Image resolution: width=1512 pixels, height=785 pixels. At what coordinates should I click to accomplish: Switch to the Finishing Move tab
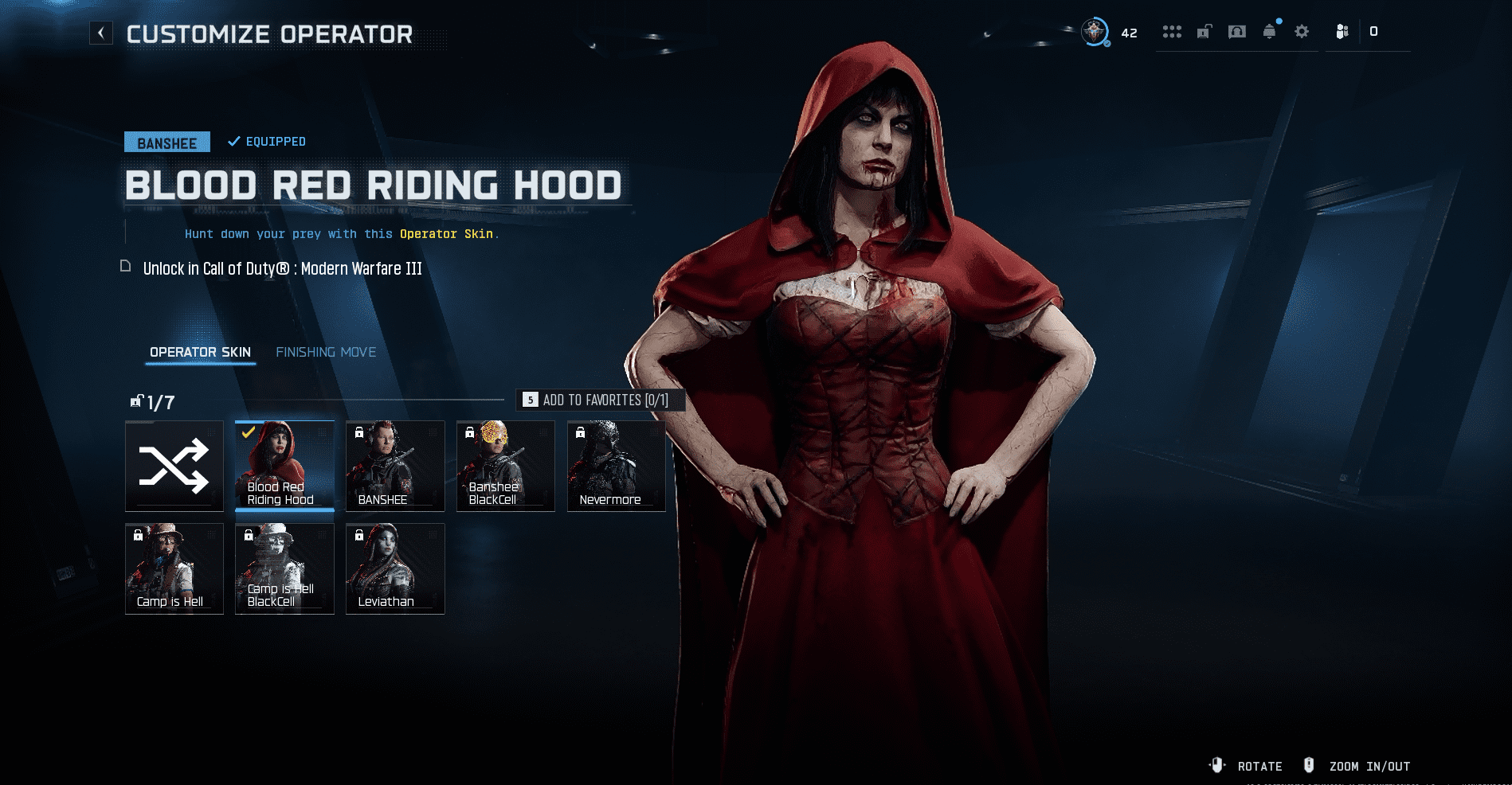326,352
